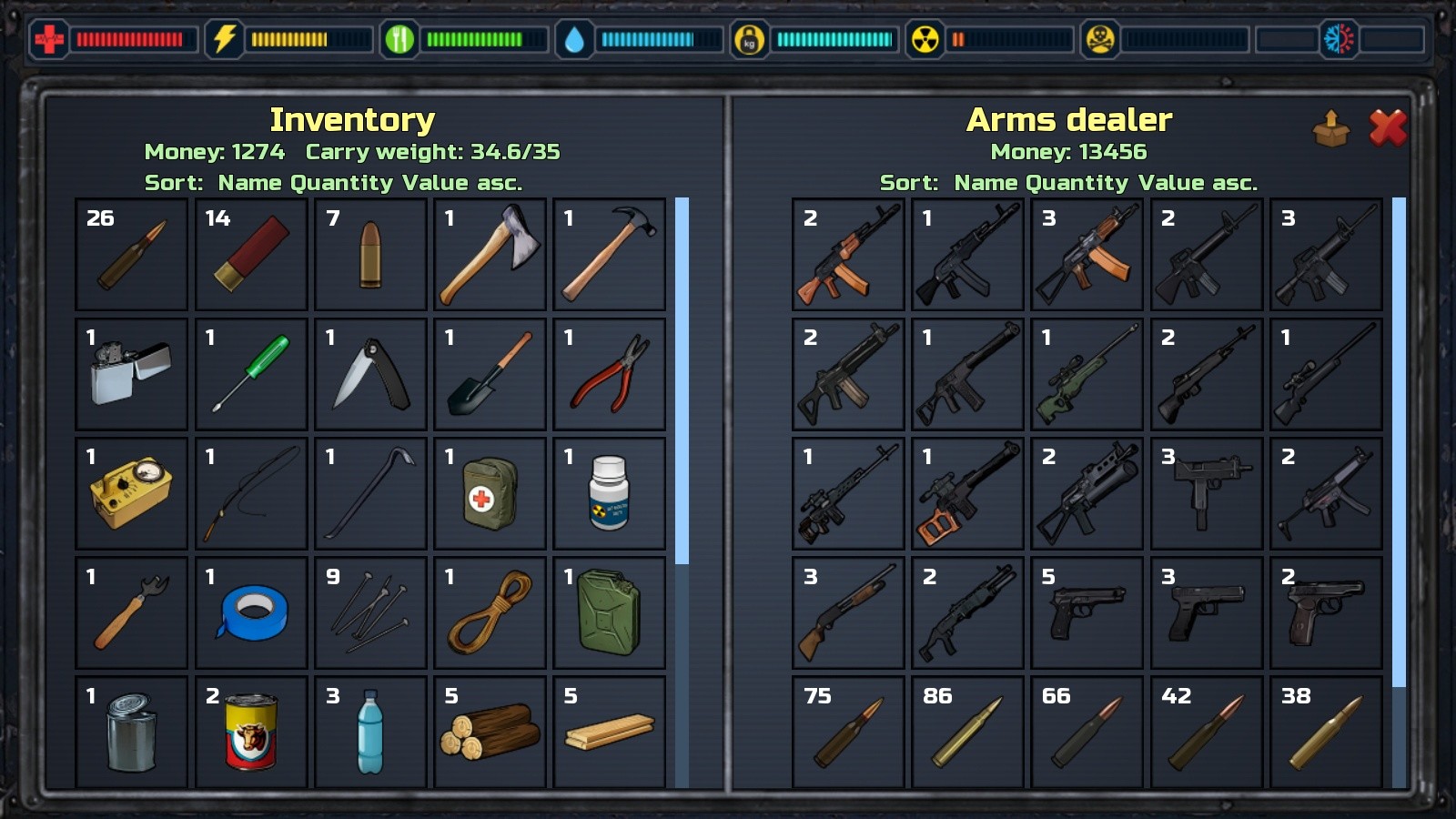Viewport: 1456px width, 819px height.
Task: Select the AK-47 from the Arms dealer
Action: coord(846,255)
